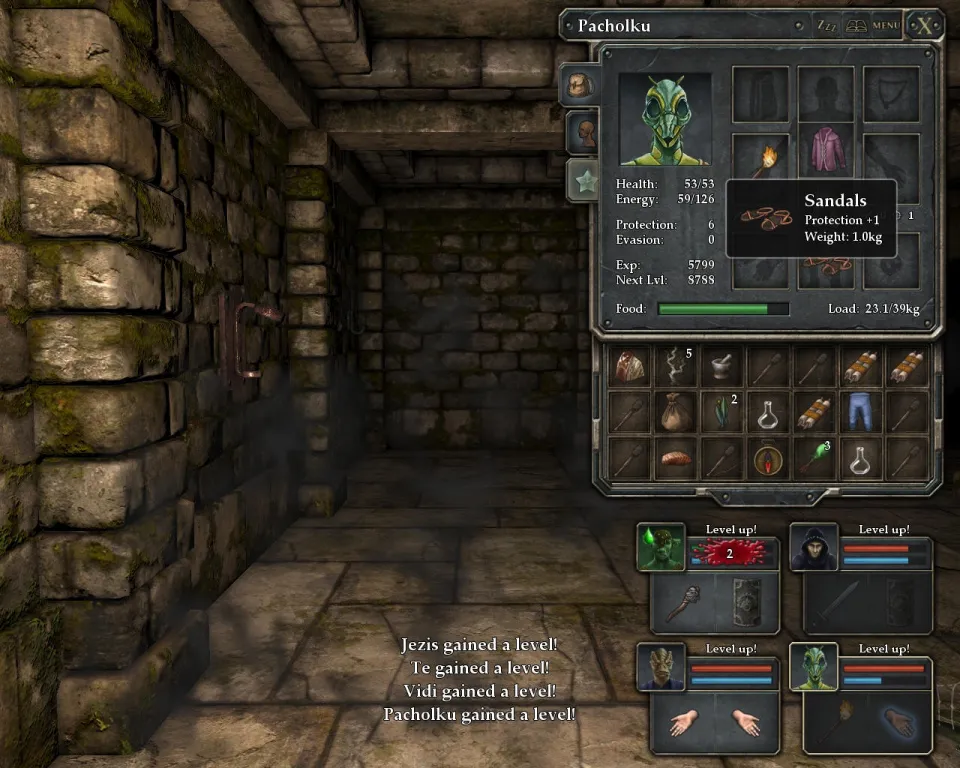This screenshot has height=768, width=960.
Task: Pick up the mortar and pestle
Action: [721, 367]
